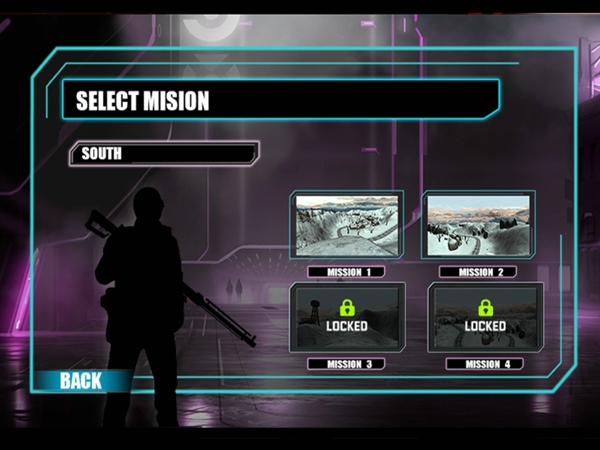600x450 pixels.
Task: Select the SOUTH region bar
Action: click(163, 154)
